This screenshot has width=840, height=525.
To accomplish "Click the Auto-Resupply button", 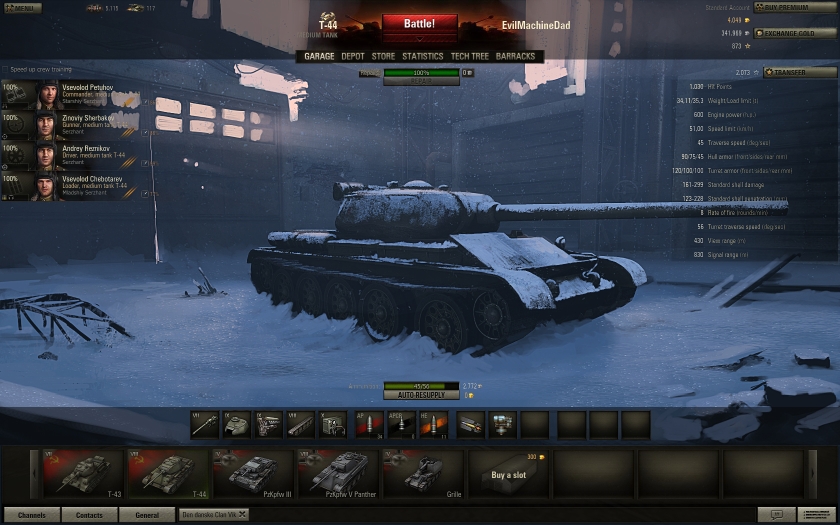I will tap(421, 395).
